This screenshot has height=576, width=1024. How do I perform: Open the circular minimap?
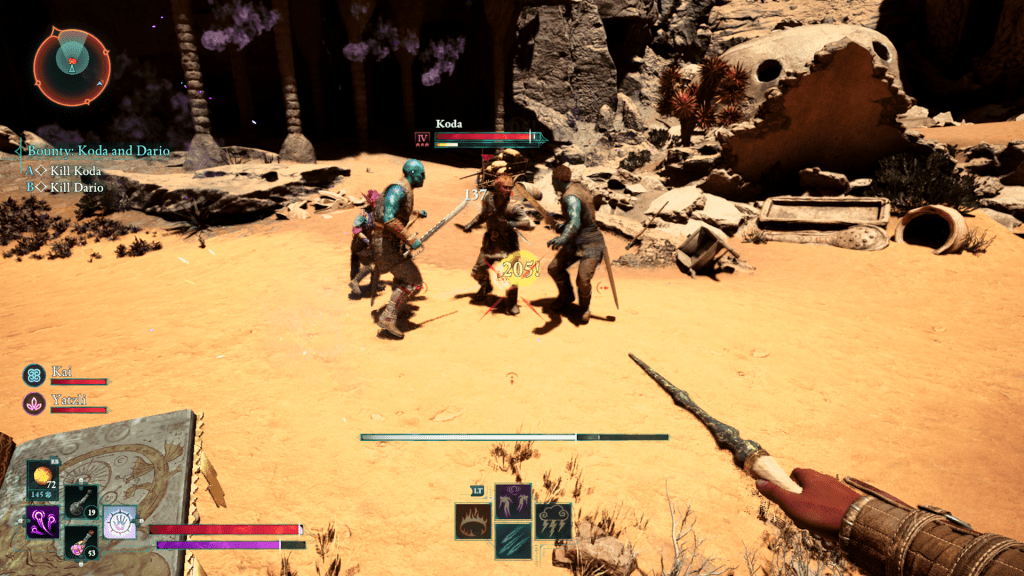click(x=72, y=65)
